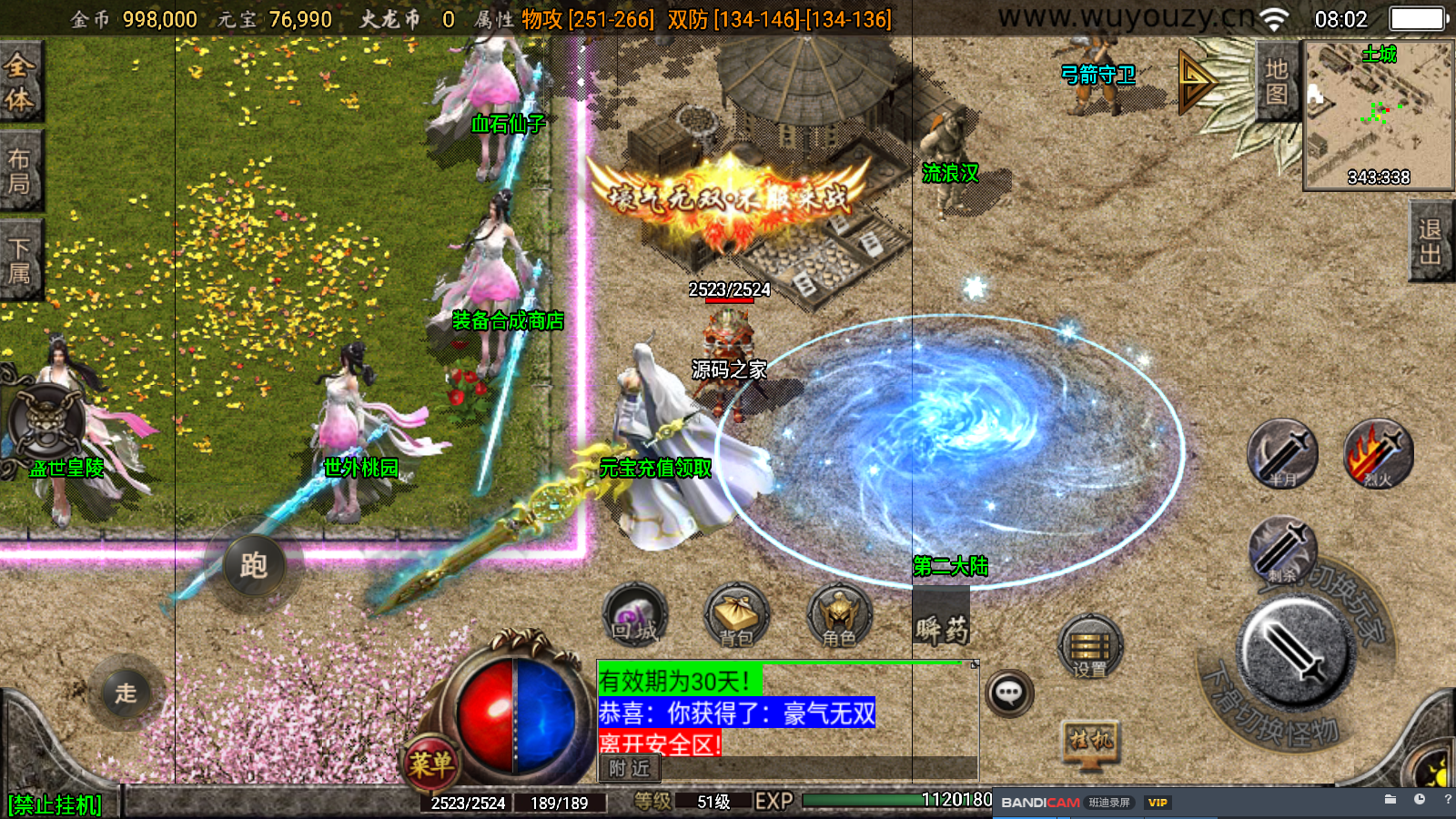Image resolution: width=1456 pixels, height=819 pixels.
Task: Activate the 烈火 flame sword skill
Action: pyautogui.click(x=1378, y=453)
